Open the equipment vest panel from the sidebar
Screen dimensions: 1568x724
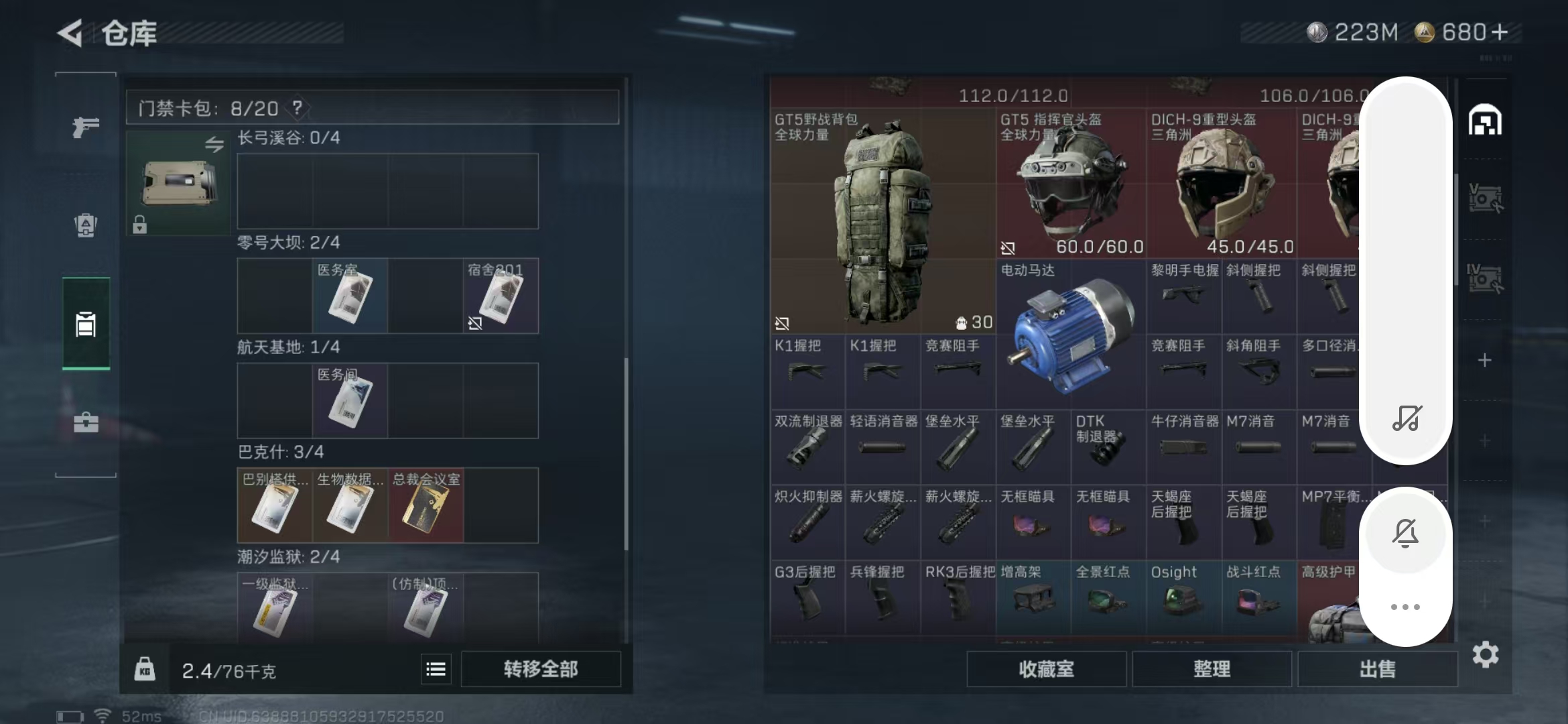(84, 227)
